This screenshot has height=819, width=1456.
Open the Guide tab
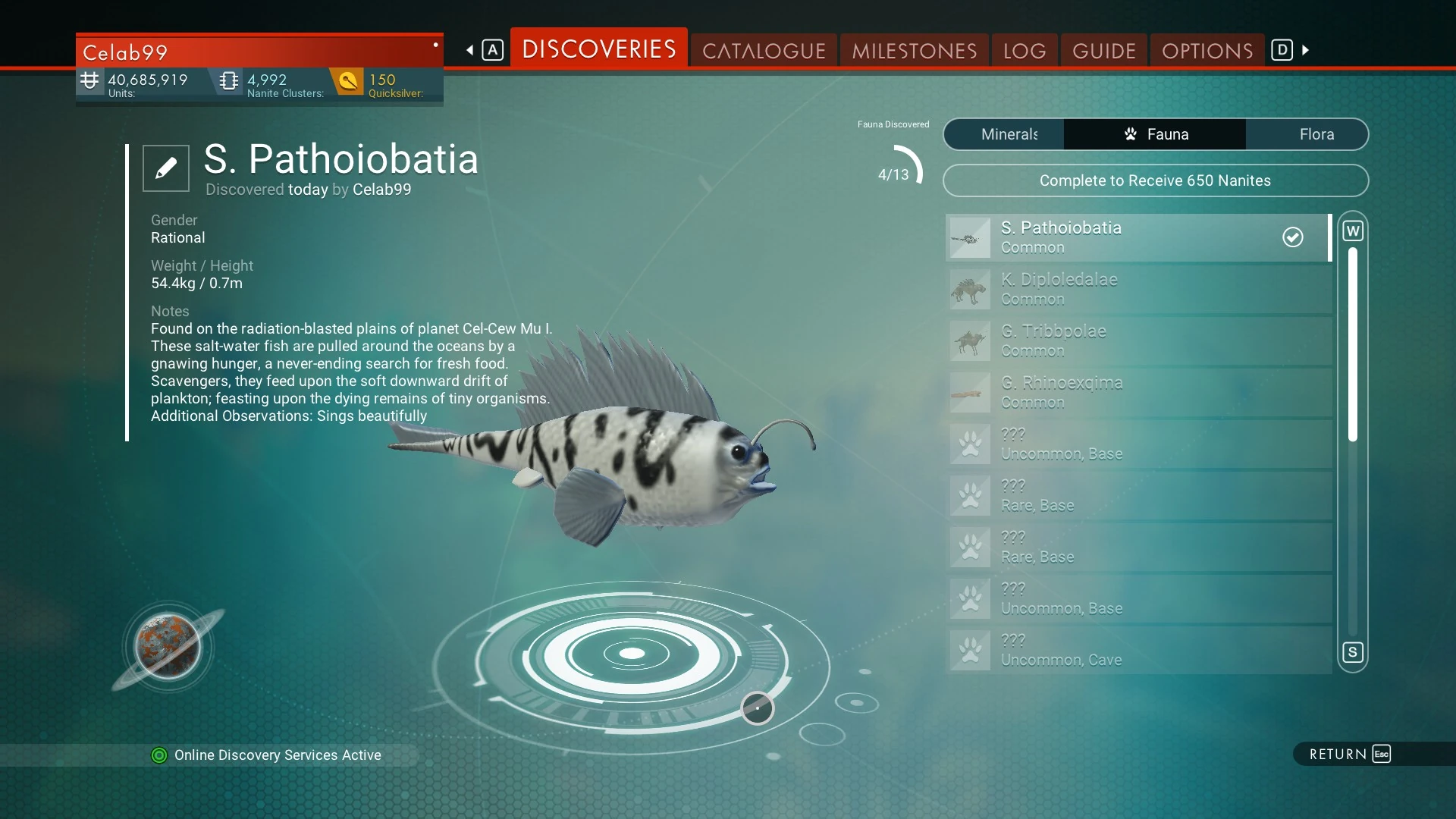click(1104, 51)
